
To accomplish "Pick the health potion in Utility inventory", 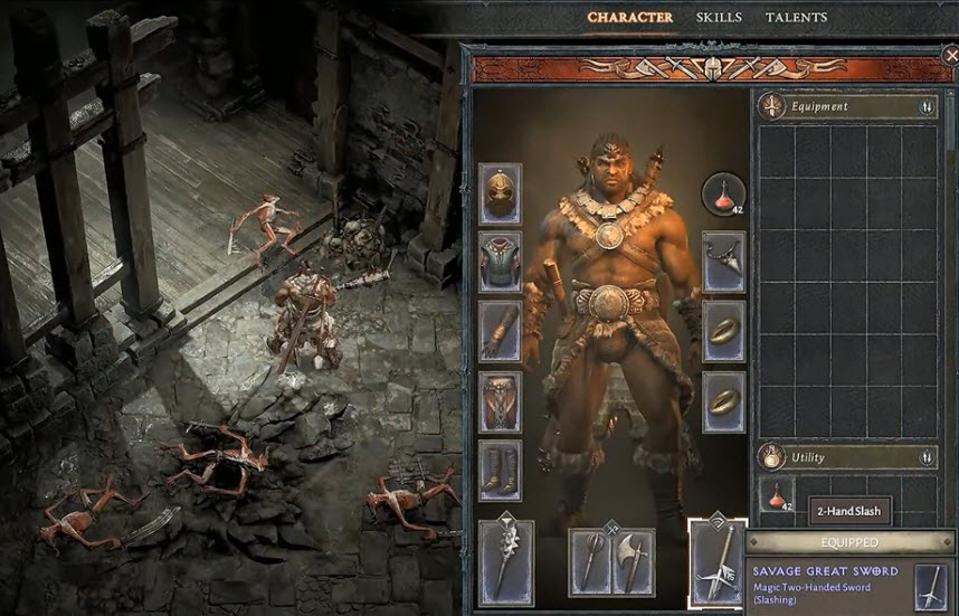I will [x=776, y=495].
